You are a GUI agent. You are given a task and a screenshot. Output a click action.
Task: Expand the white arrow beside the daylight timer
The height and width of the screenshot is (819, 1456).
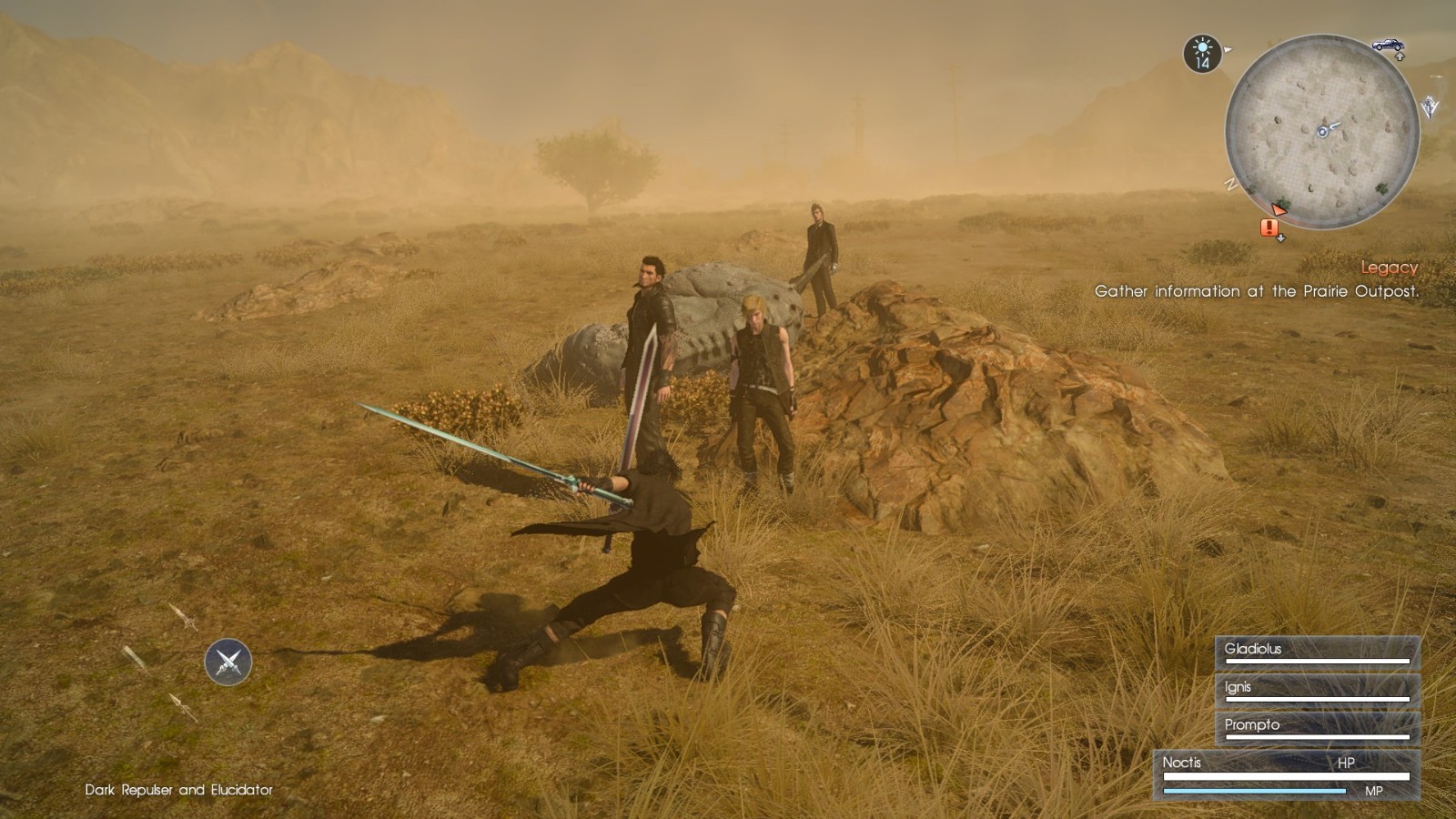pos(1227,48)
